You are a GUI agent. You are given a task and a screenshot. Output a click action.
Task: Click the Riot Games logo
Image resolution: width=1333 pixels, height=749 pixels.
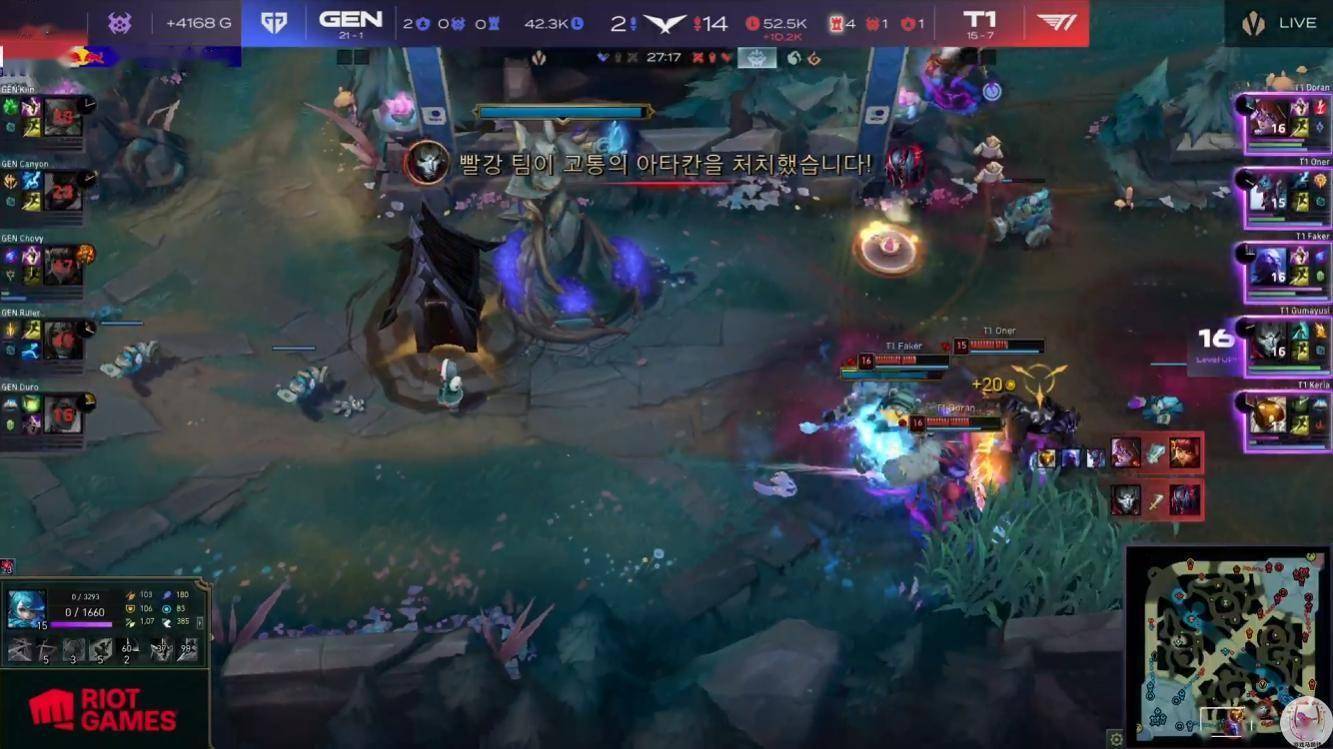(103, 709)
